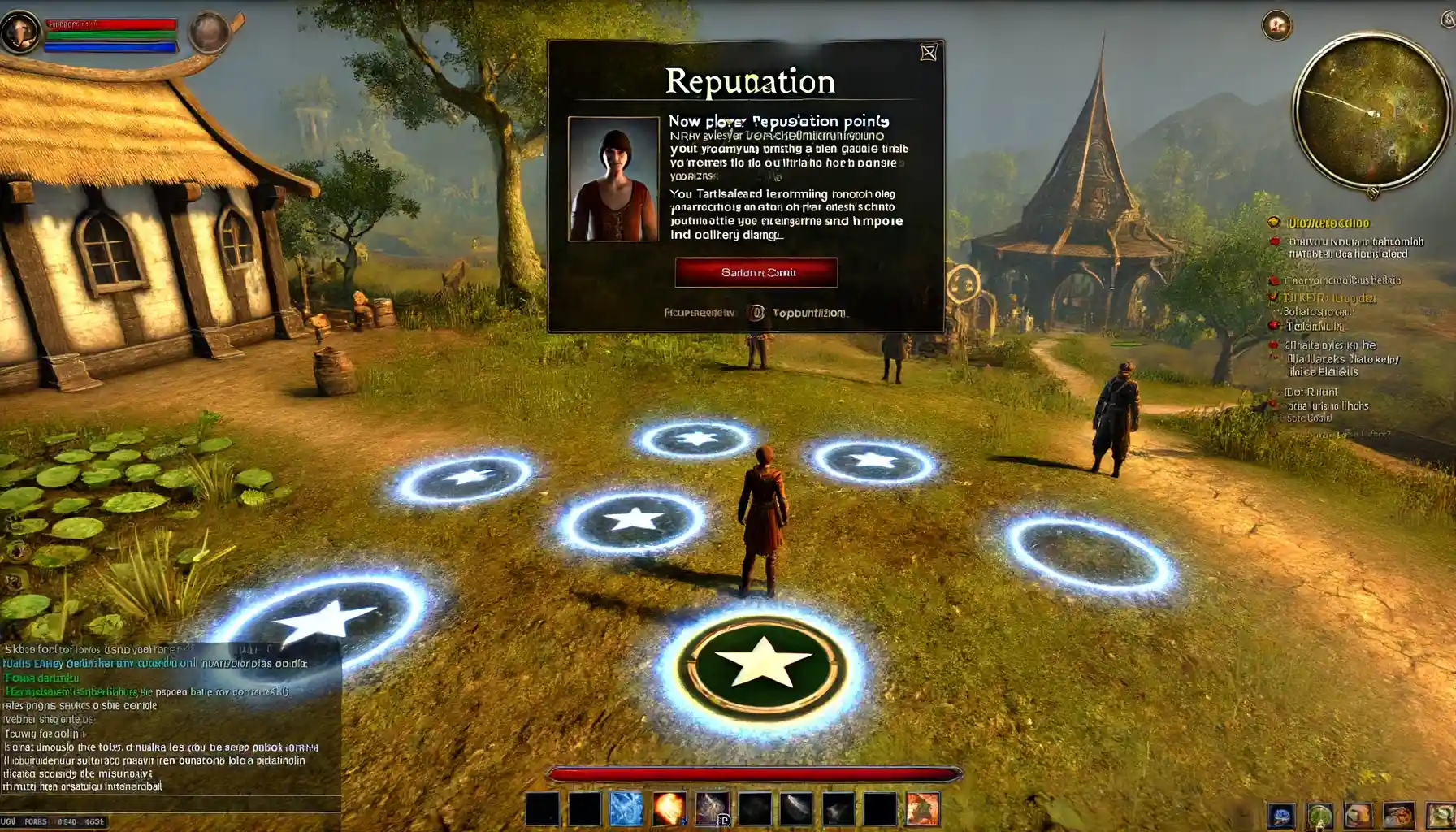Open the circular minimap
1456x832 pixels.
(x=1371, y=112)
